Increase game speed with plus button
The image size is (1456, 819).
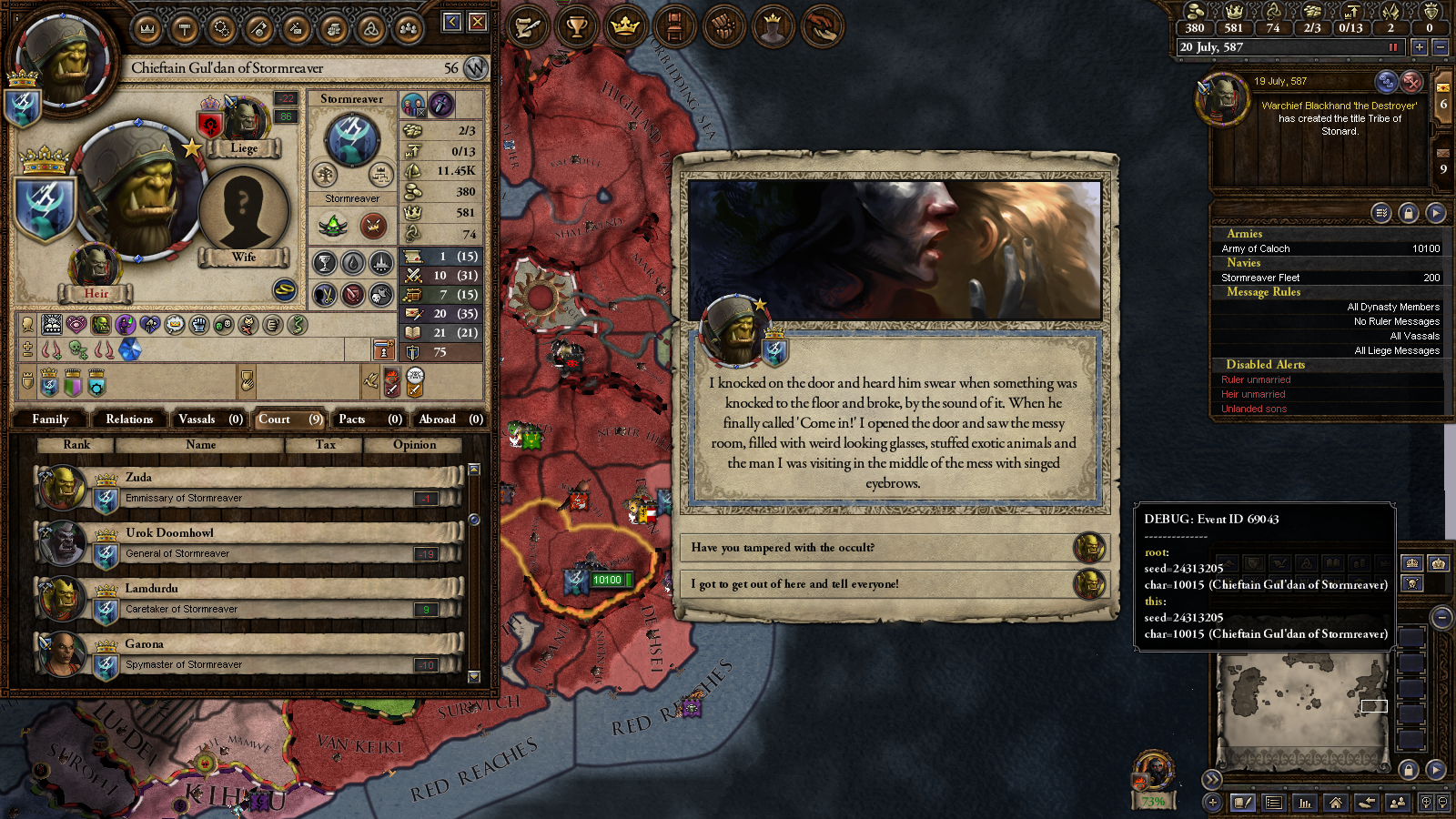1419,47
